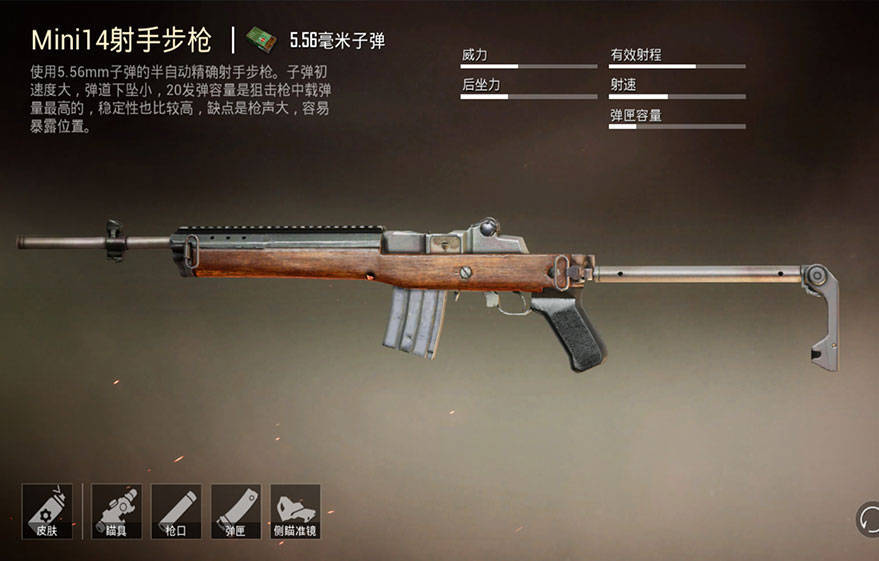The image size is (879, 561).
Task: Choose the 枪口 muzzle attachment slot
Action: [x=176, y=511]
